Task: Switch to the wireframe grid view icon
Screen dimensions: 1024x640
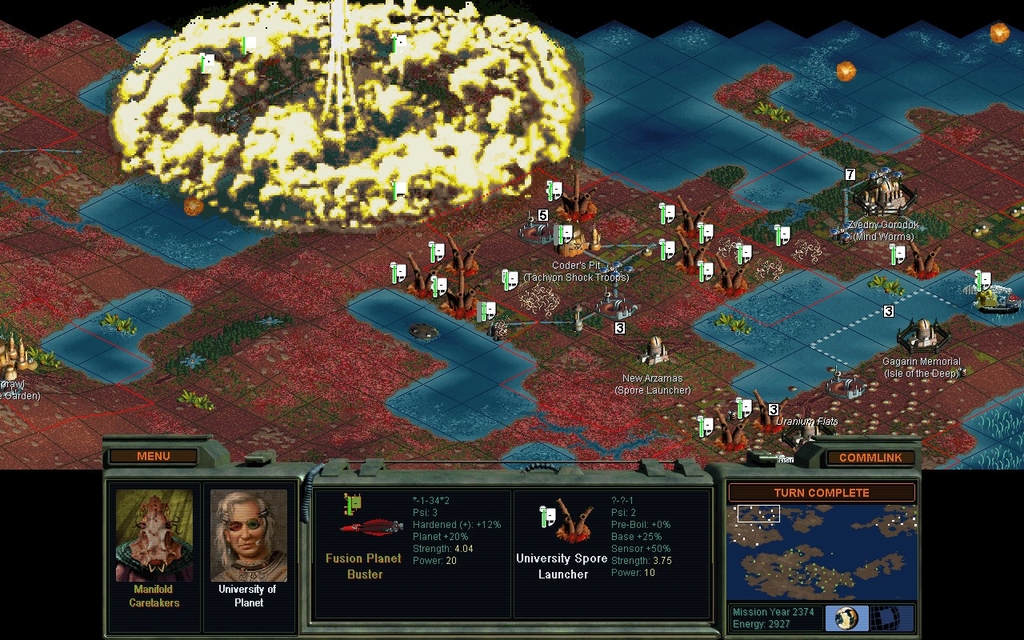Action: coord(883,617)
